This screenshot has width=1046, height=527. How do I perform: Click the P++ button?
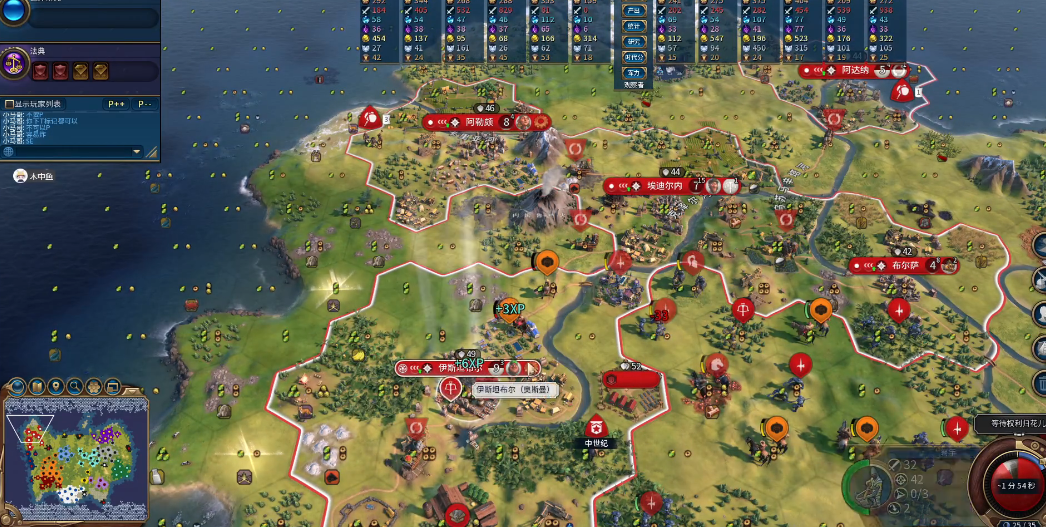(116, 104)
